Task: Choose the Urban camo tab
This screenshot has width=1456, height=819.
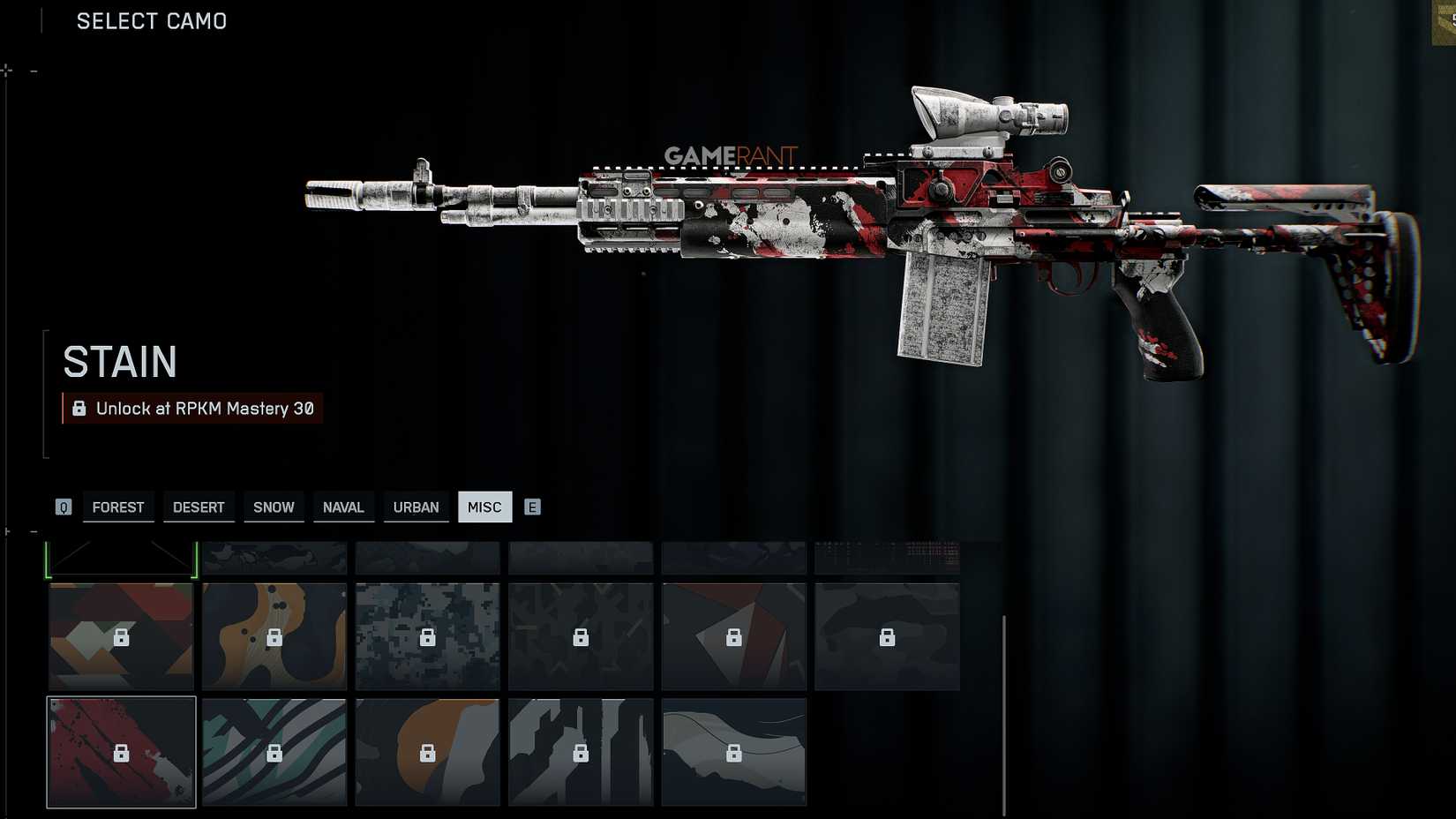Action: point(416,507)
